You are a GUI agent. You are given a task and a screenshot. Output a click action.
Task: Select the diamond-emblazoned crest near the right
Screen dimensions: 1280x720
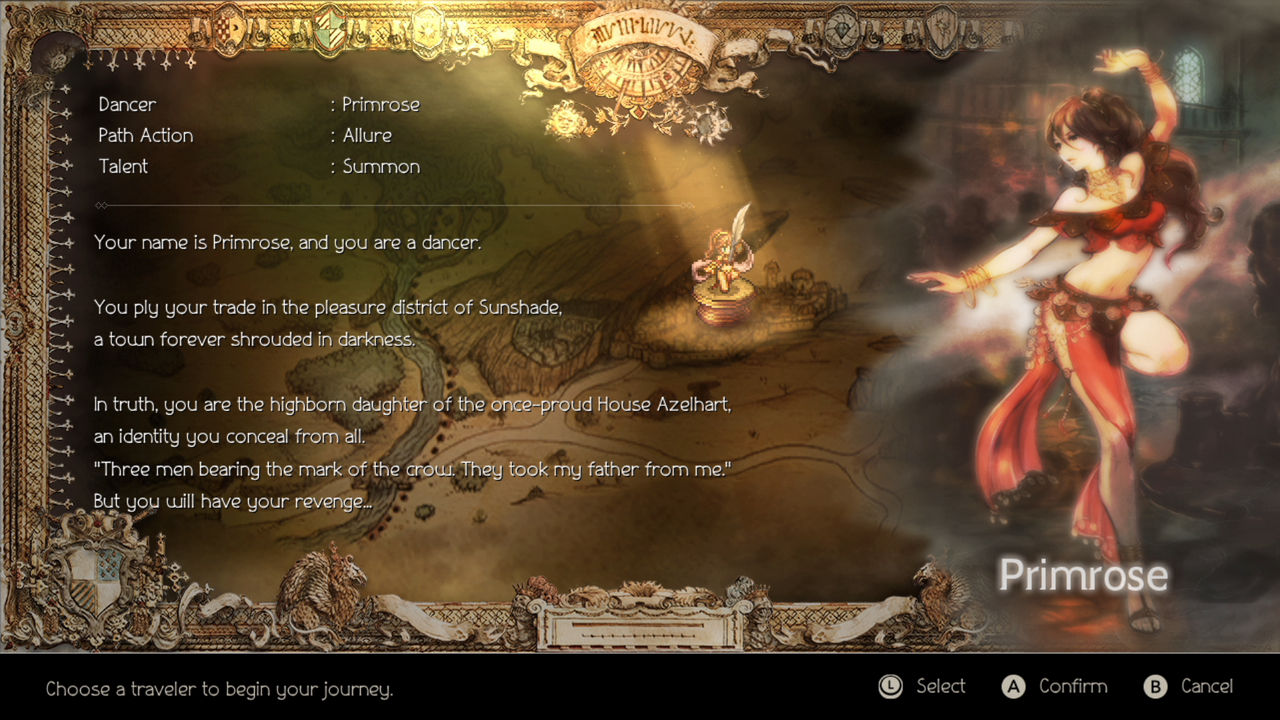coord(841,30)
